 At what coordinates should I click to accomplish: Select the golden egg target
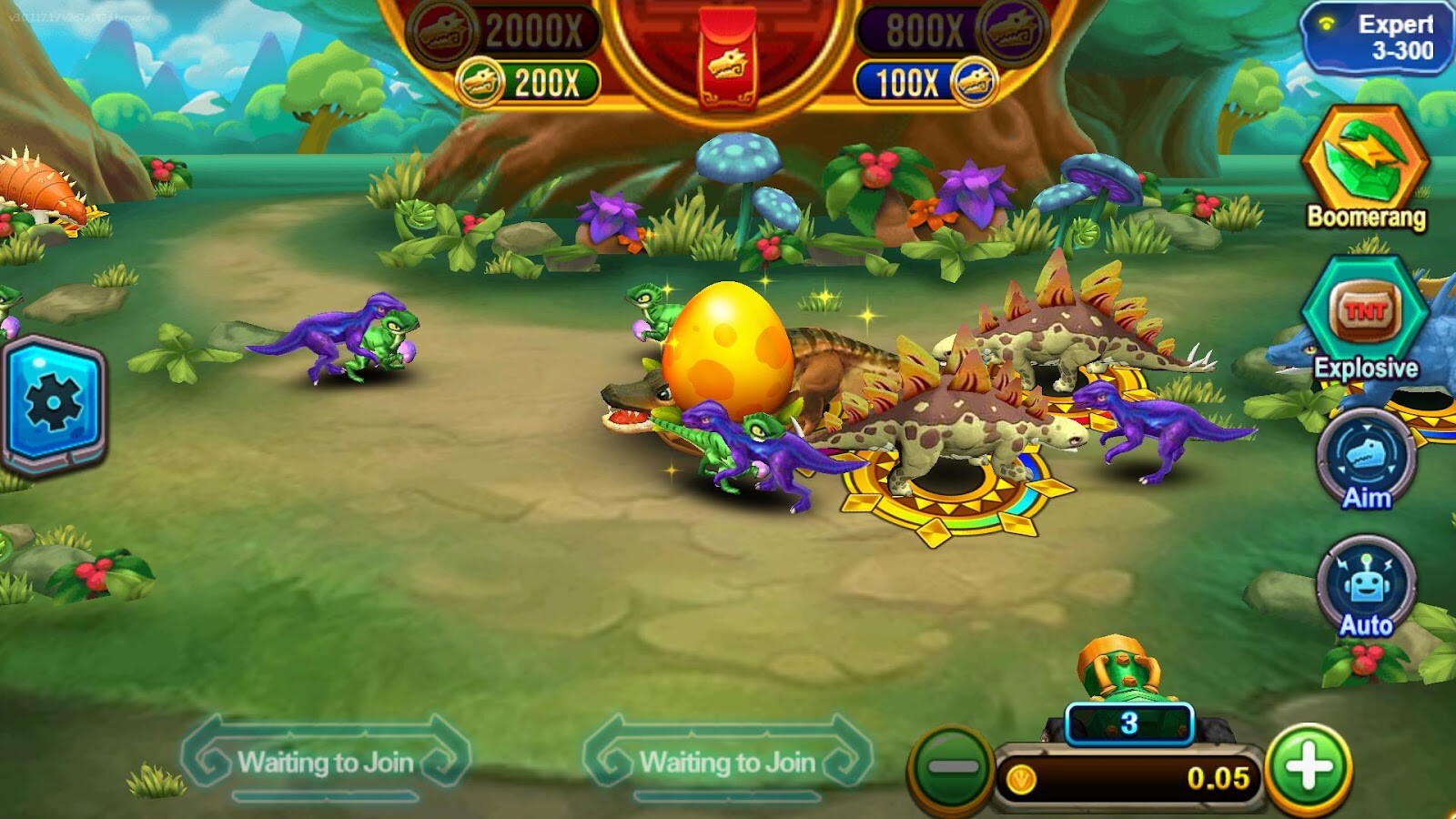tap(728, 355)
